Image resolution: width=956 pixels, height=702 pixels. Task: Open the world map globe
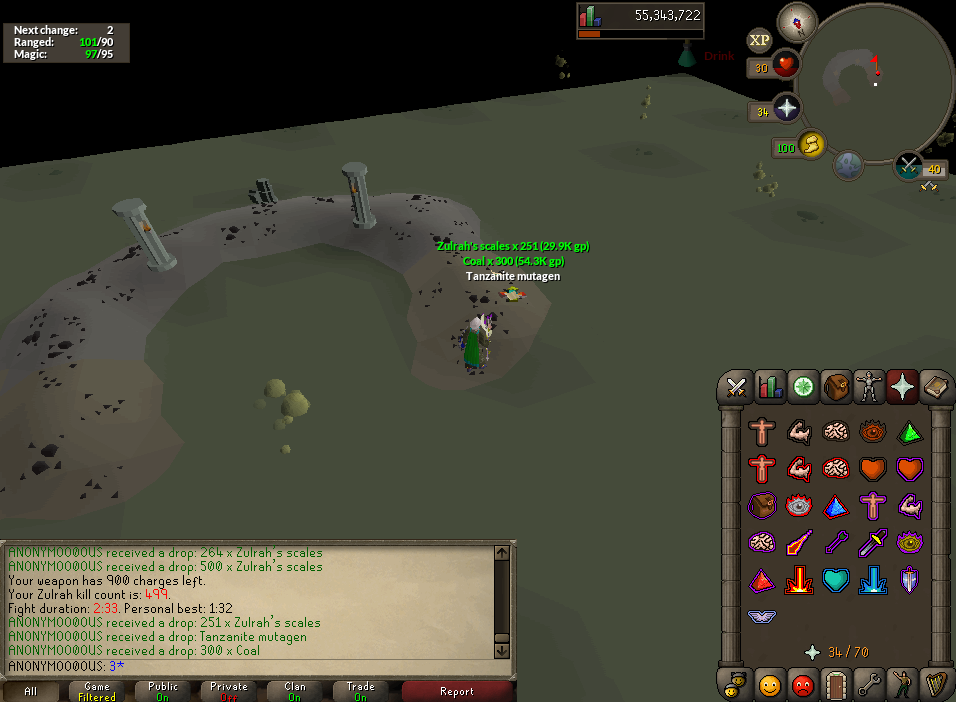[x=850, y=166]
